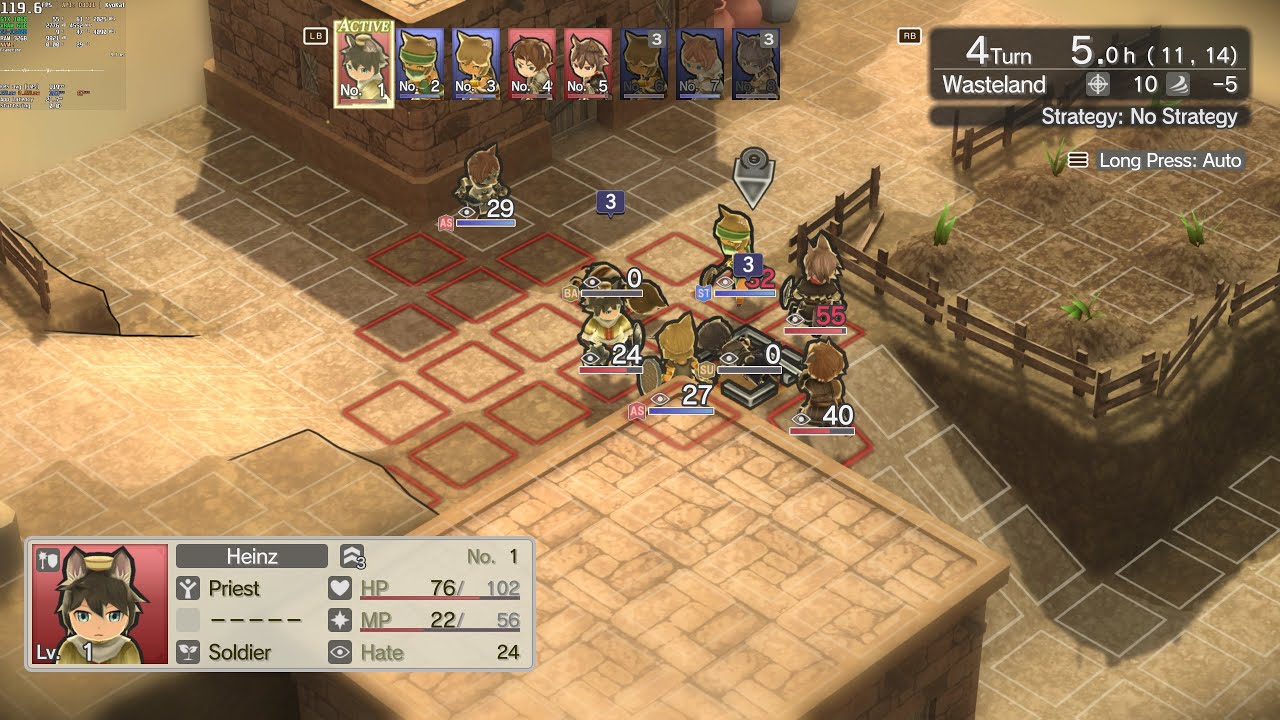Screen dimensions: 1280x720
Task: Select the Priest class icon
Action: point(188,588)
